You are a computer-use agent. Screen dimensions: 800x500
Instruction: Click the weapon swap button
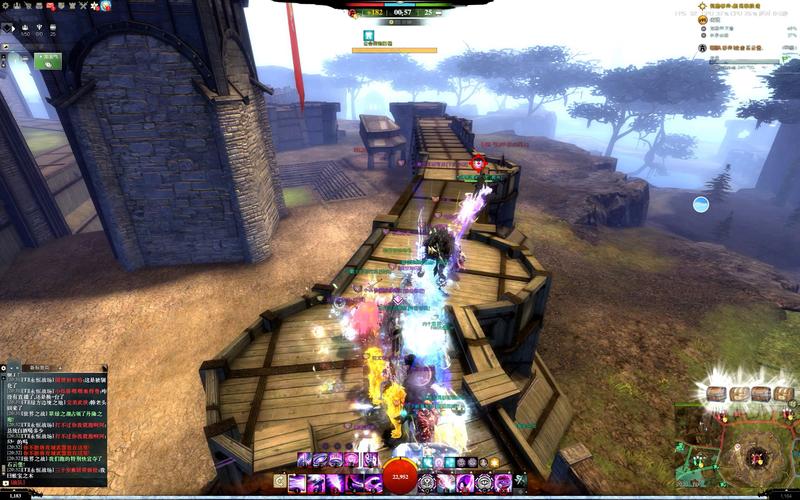point(280,482)
